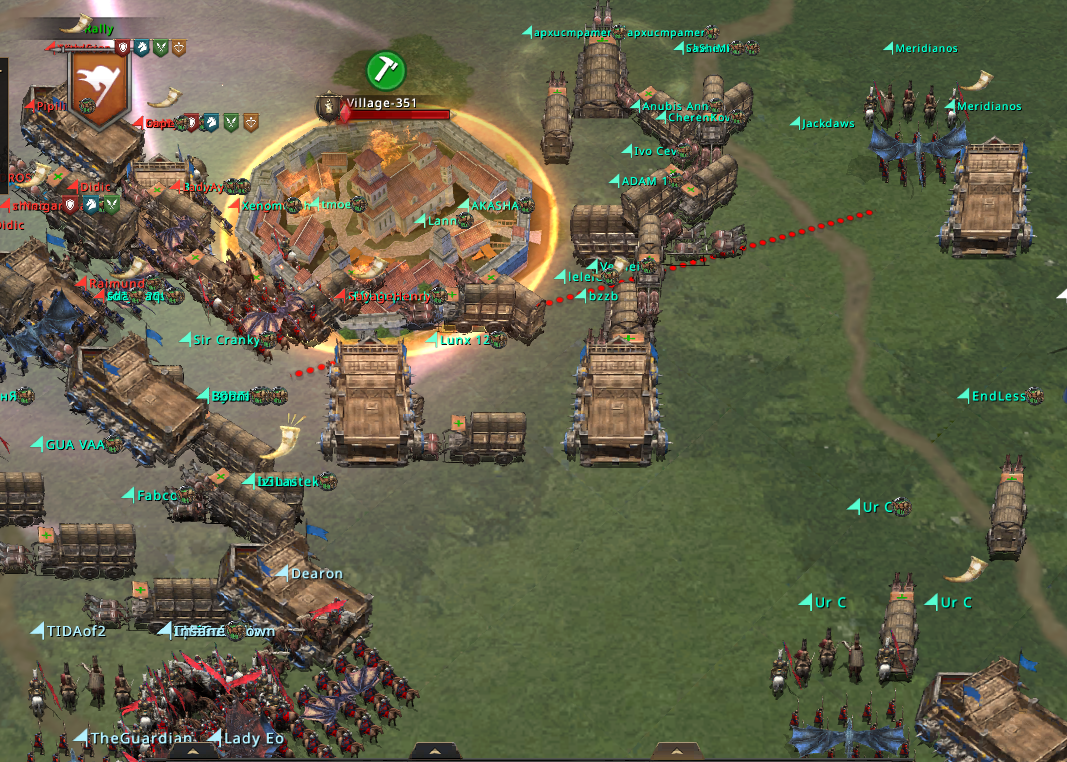Open the orange rally flag banner
Image resolution: width=1067 pixels, height=762 pixels.
pyautogui.click(x=98, y=86)
